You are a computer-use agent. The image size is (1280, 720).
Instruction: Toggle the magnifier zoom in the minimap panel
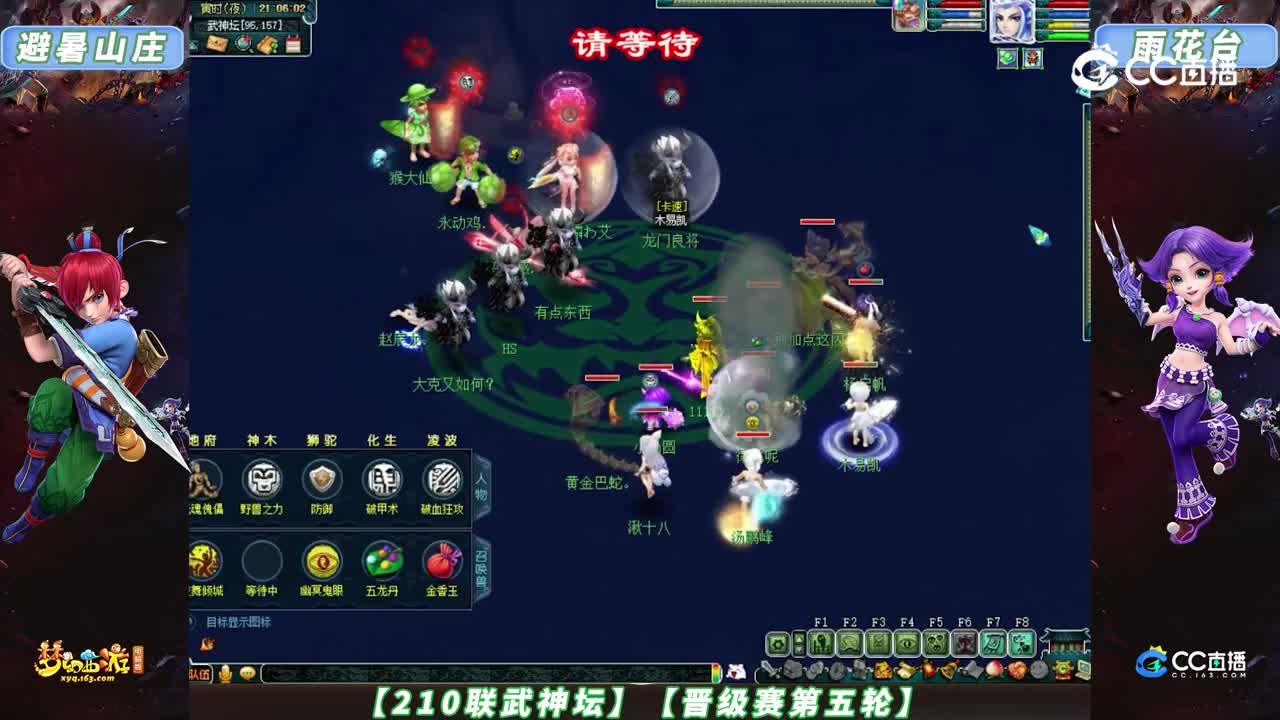[x=243, y=44]
